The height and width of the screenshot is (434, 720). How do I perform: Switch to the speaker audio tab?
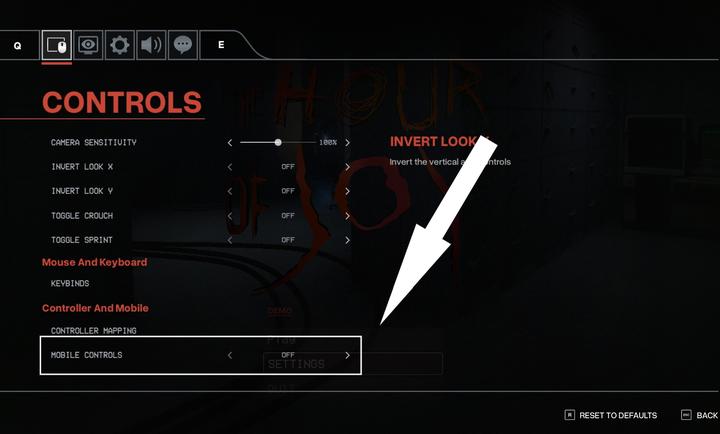tap(151, 45)
